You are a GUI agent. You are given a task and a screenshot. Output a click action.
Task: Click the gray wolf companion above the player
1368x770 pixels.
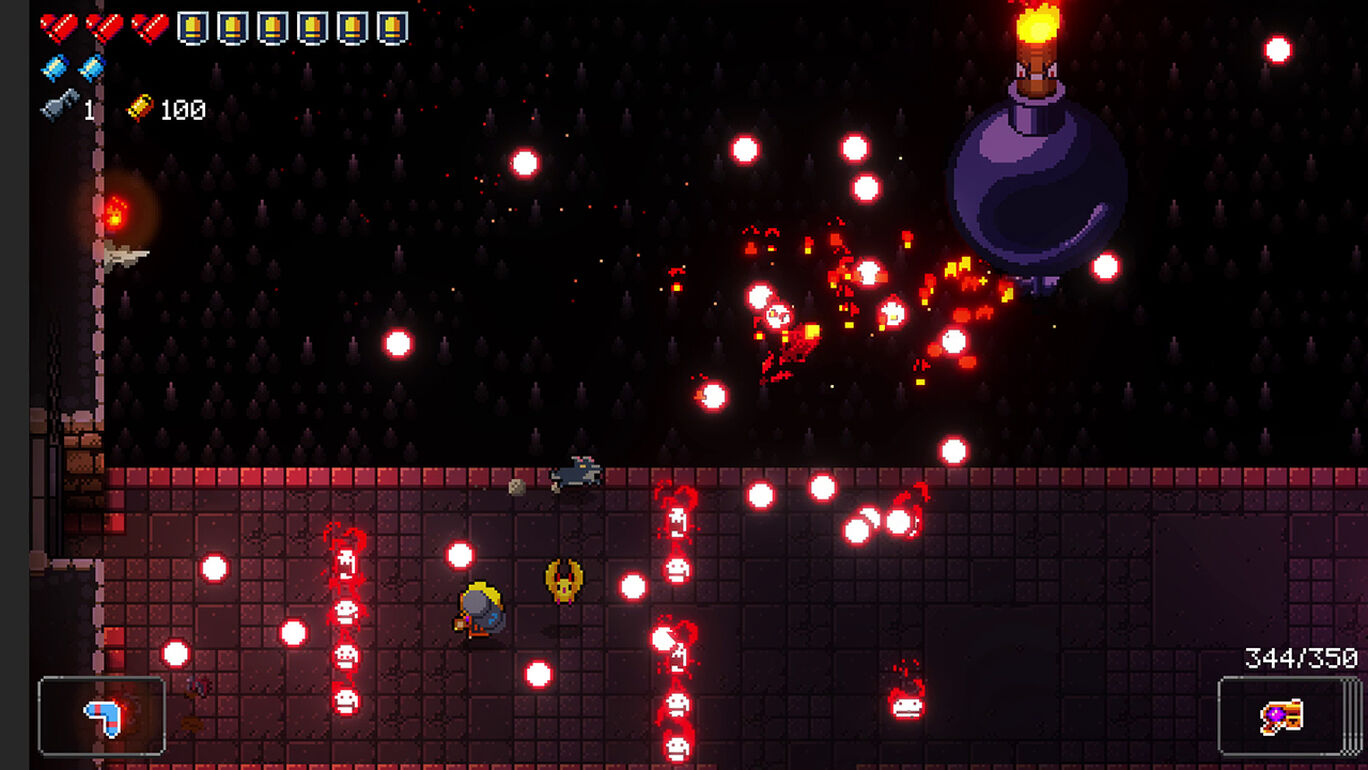575,477
